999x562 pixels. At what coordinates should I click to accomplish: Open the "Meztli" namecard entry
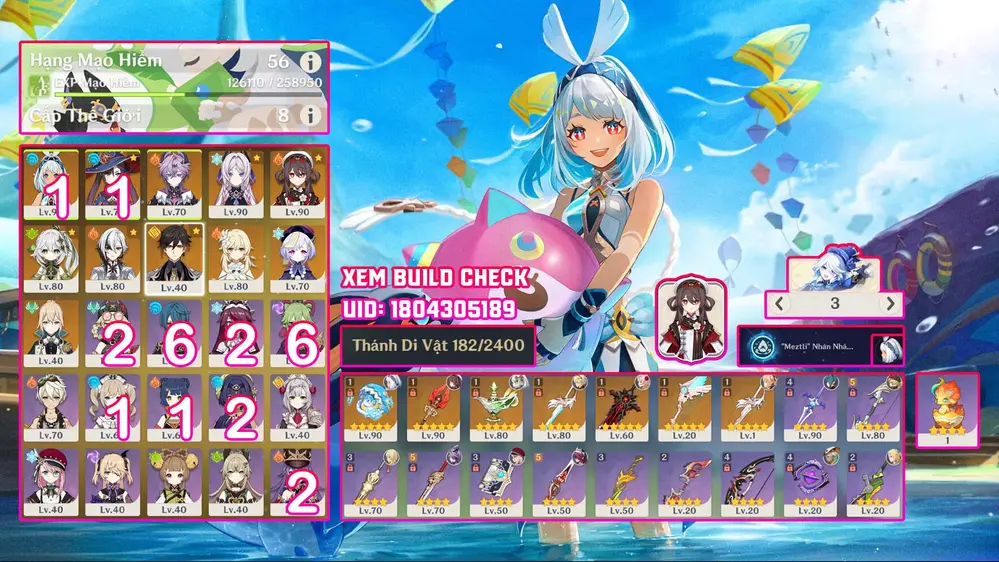[x=805, y=348]
